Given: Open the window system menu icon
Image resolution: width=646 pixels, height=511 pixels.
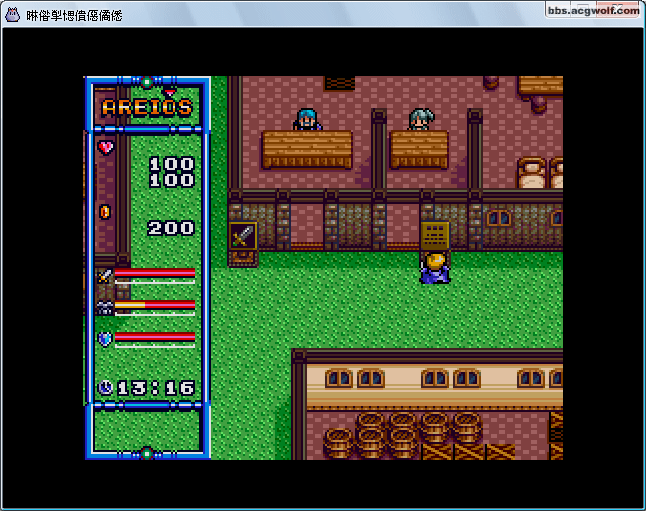Looking at the screenshot, I should (x=13, y=16).
